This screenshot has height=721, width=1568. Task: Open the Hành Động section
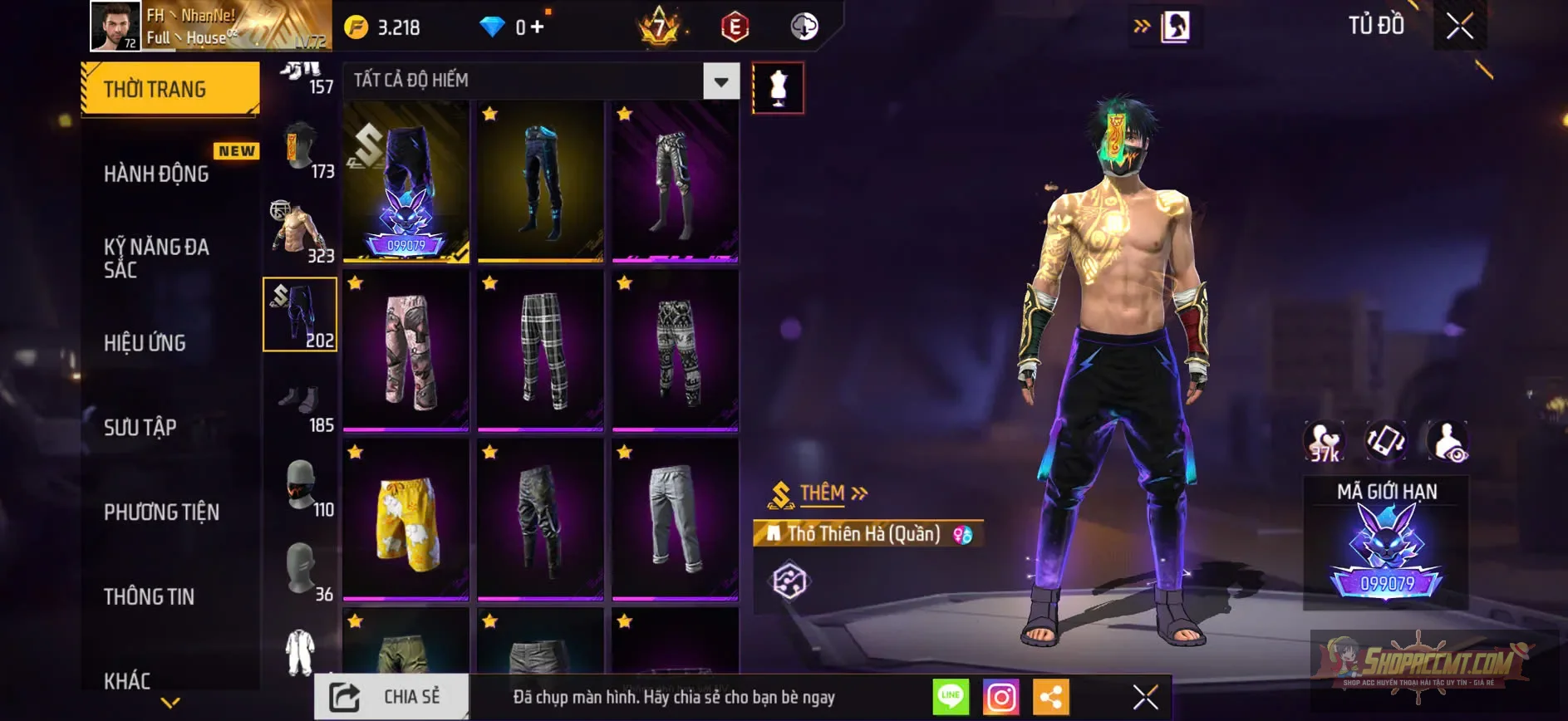pyautogui.click(x=156, y=173)
